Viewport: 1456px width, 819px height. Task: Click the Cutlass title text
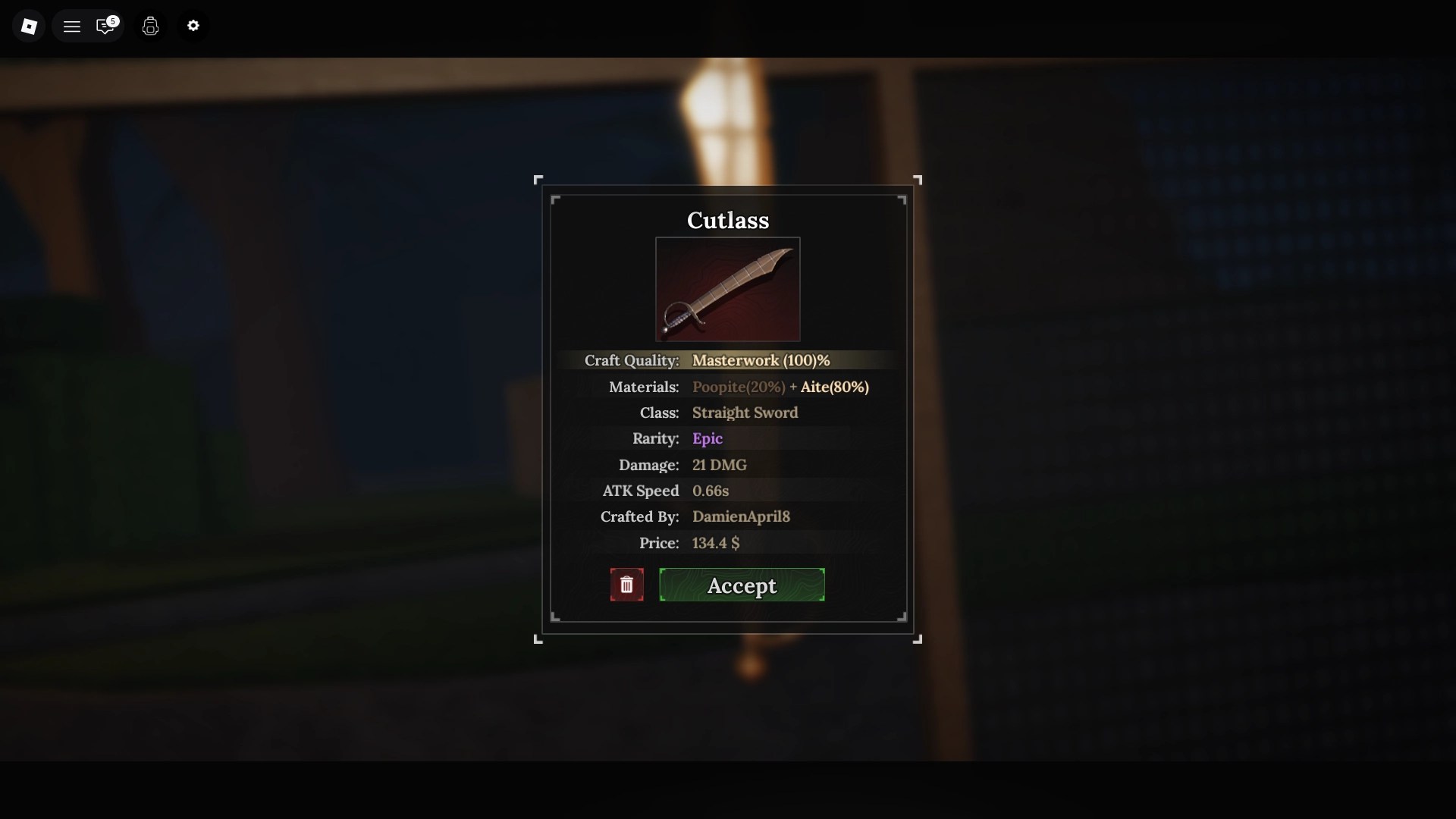(x=727, y=220)
